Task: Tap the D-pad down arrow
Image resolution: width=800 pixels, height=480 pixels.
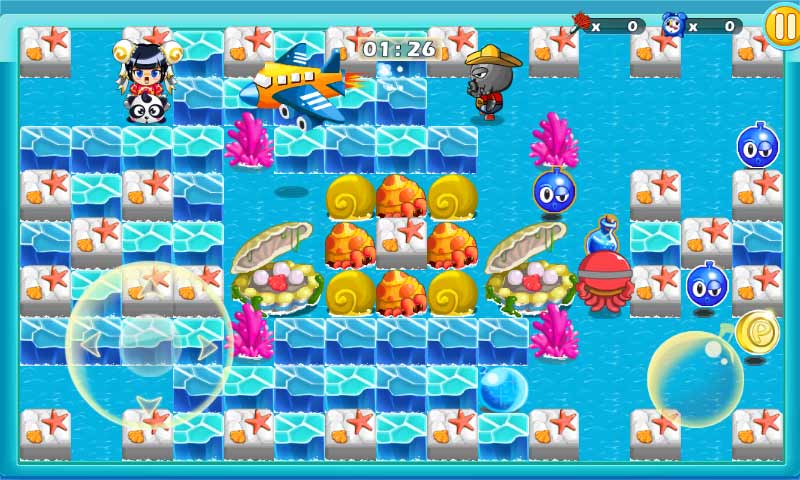Action: pos(149,404)
